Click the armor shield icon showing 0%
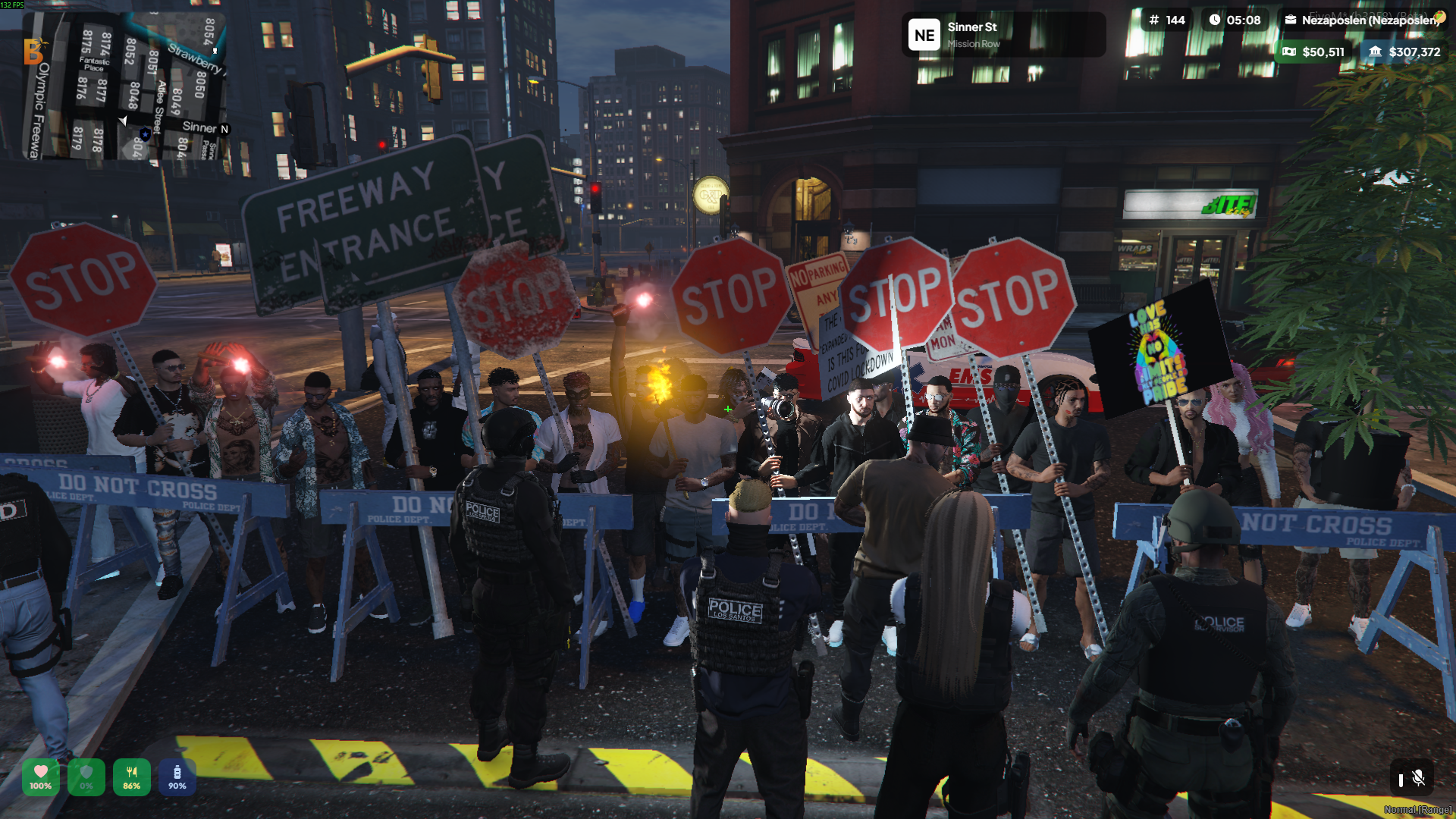 tap(85, 772)
